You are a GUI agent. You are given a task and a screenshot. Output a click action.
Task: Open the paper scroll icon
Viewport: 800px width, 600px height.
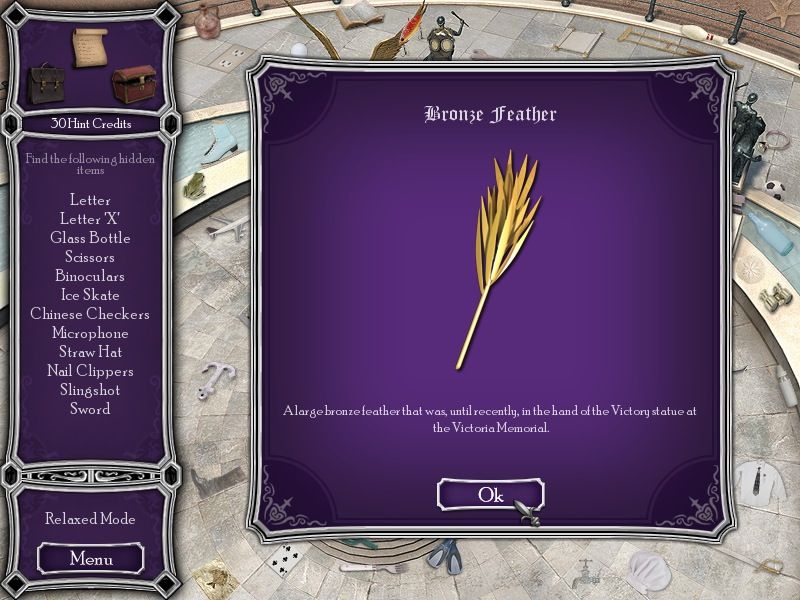point(89,48)
